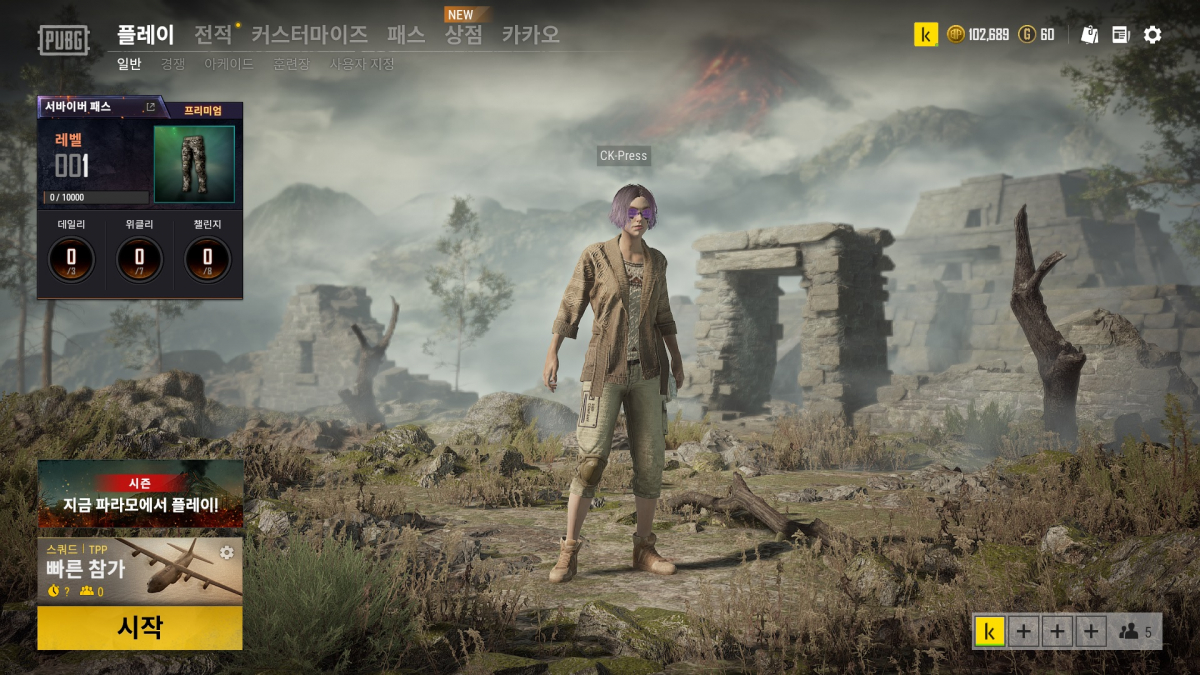Select 사용자 지정 custom match

362,64
